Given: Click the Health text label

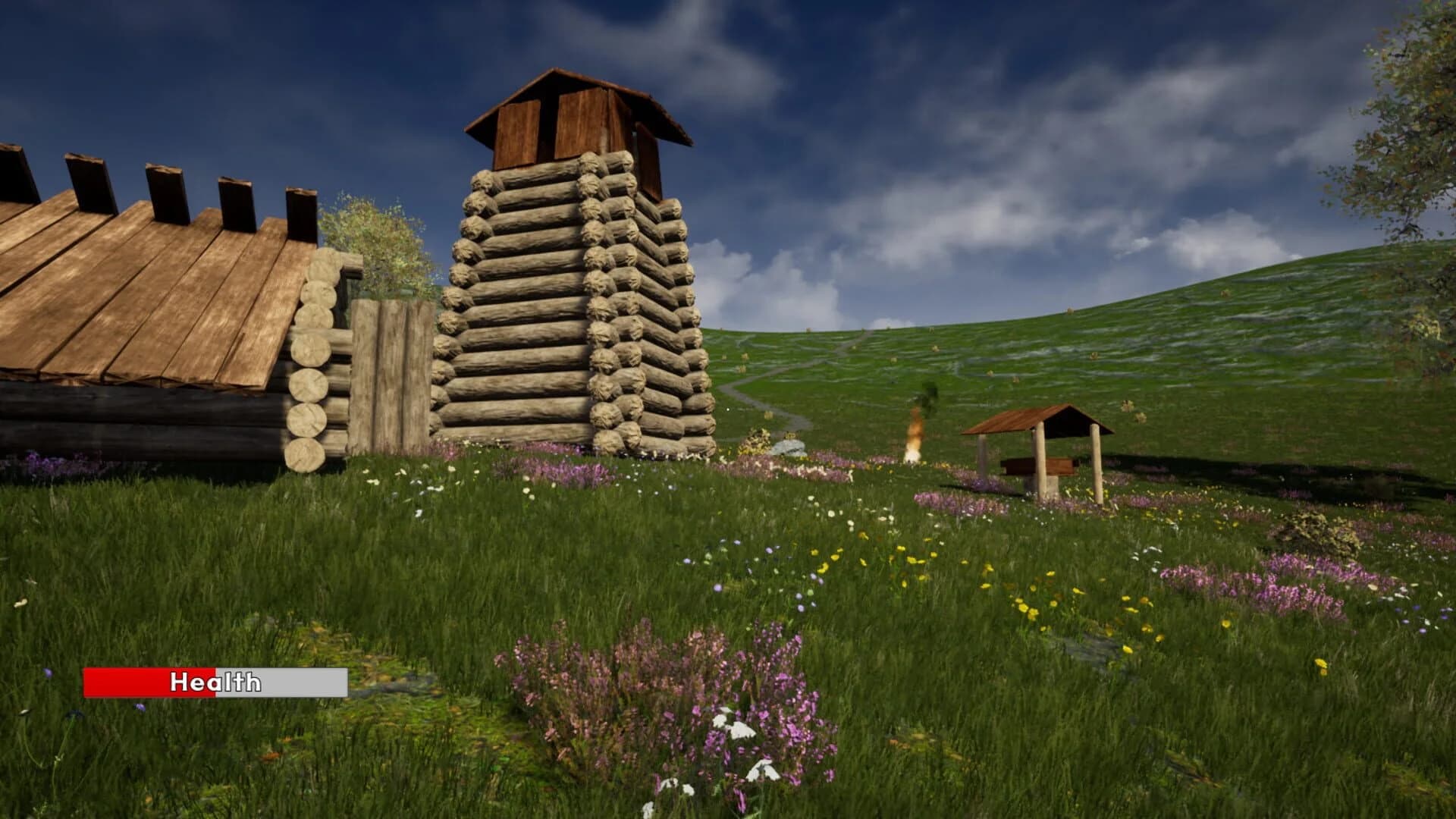Looking at the screenshot, I should pyautogui.click(x=215, y=685).
